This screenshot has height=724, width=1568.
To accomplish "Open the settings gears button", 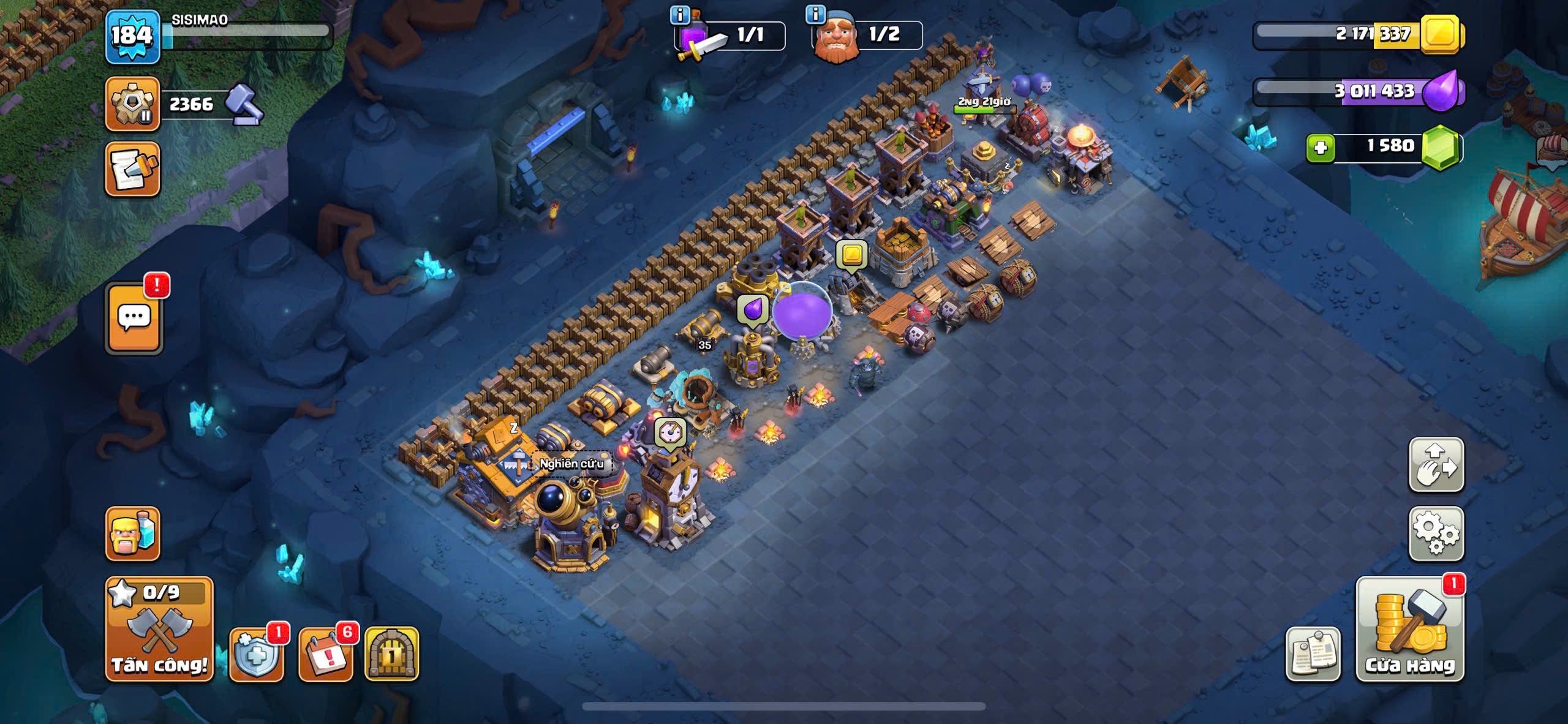I will point(1436,534).
